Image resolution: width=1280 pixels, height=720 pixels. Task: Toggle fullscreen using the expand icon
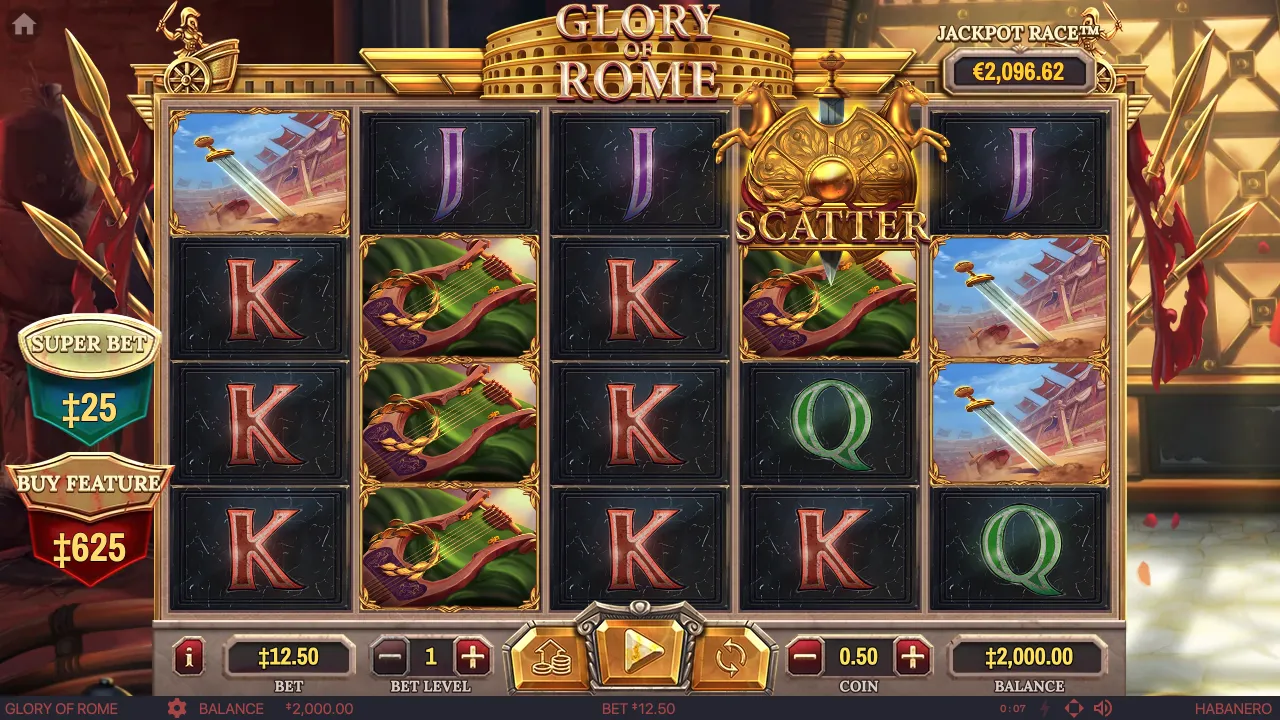pyautogui.click(x=1074, y=708)
